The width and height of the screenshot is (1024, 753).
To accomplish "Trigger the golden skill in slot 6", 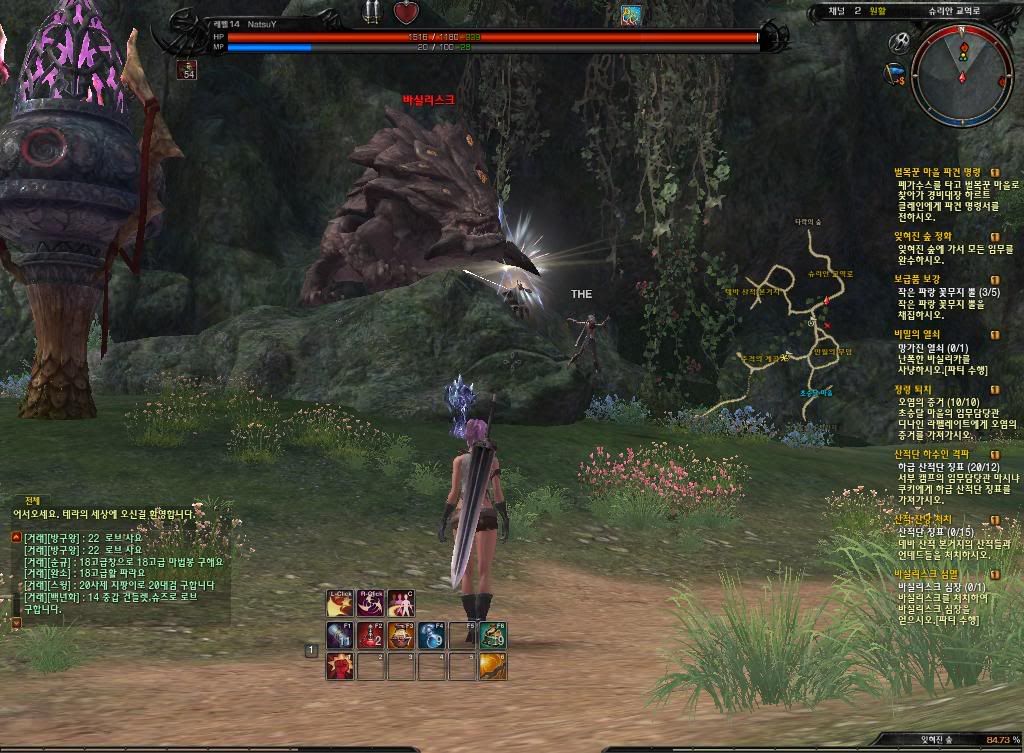I will [x=492, y=666].
